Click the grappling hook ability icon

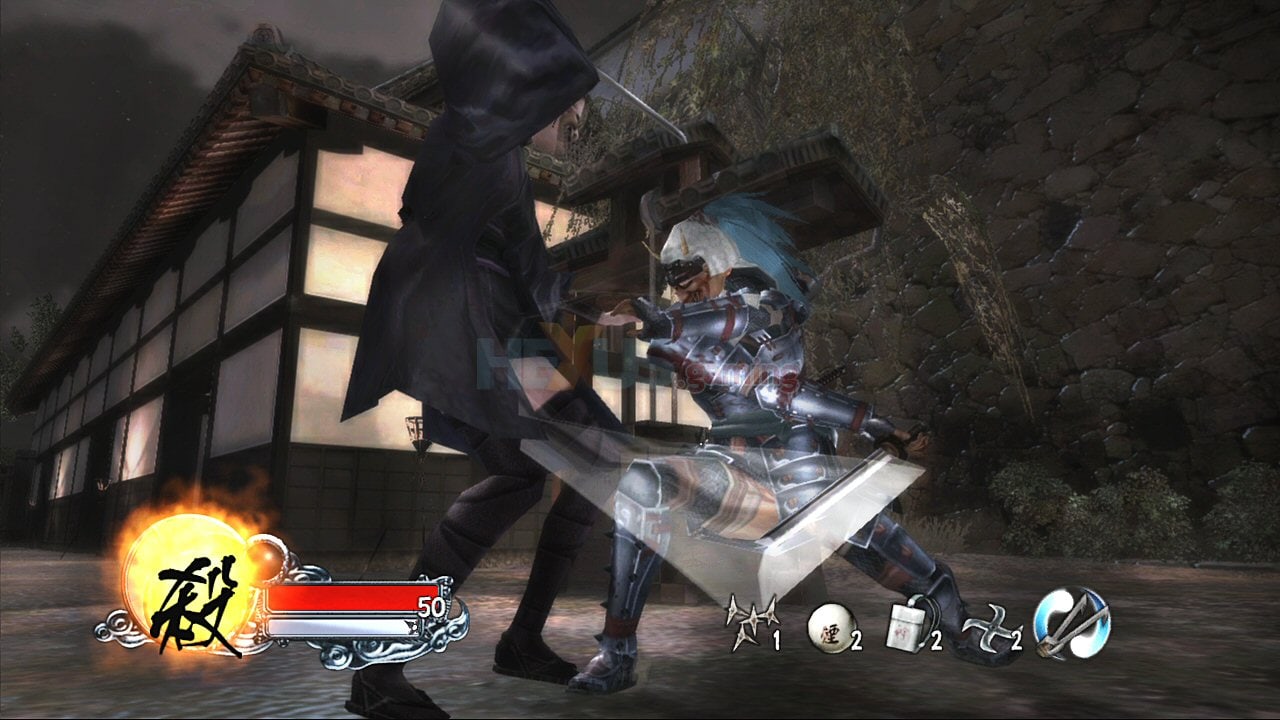pos(1072,622)
